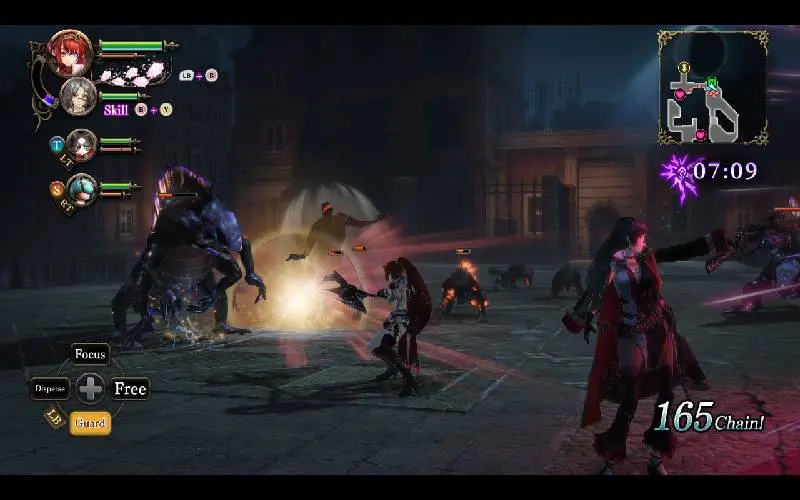Select the Focus servan command
Image resolution: width=800 pixels, height=500 pixels.
tap(90, 355)
